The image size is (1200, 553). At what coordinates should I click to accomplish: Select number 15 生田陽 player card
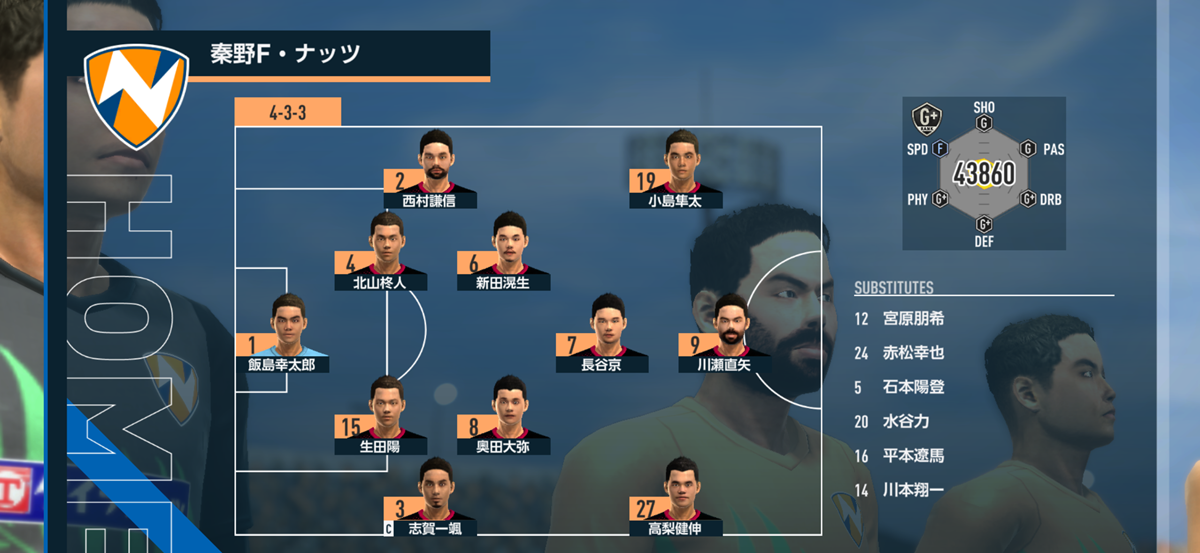(x=381, y=420)
